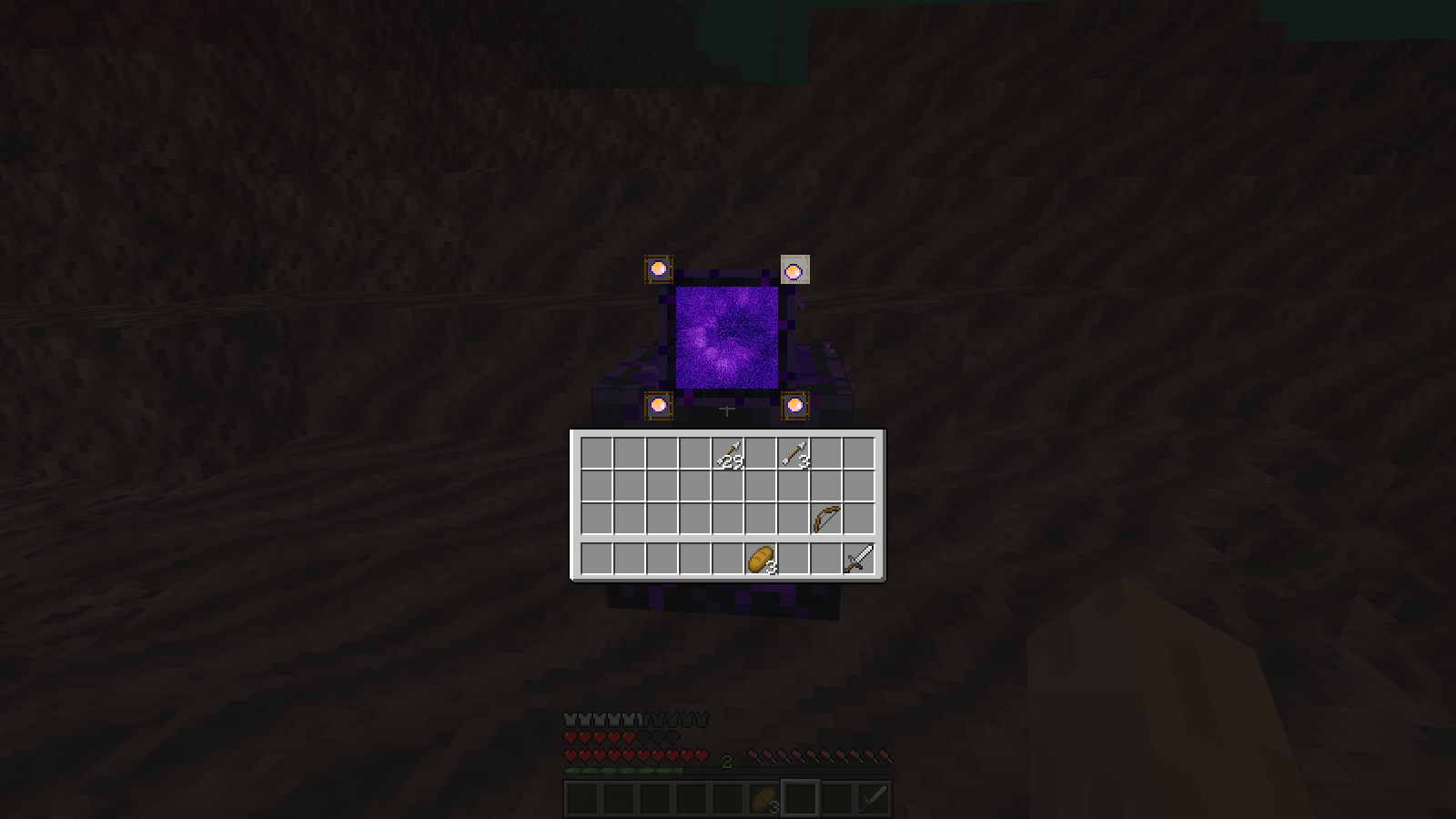Take the iron sword from the chest
The height and width of the screenshot is (819, 1456).
[860, 558]
